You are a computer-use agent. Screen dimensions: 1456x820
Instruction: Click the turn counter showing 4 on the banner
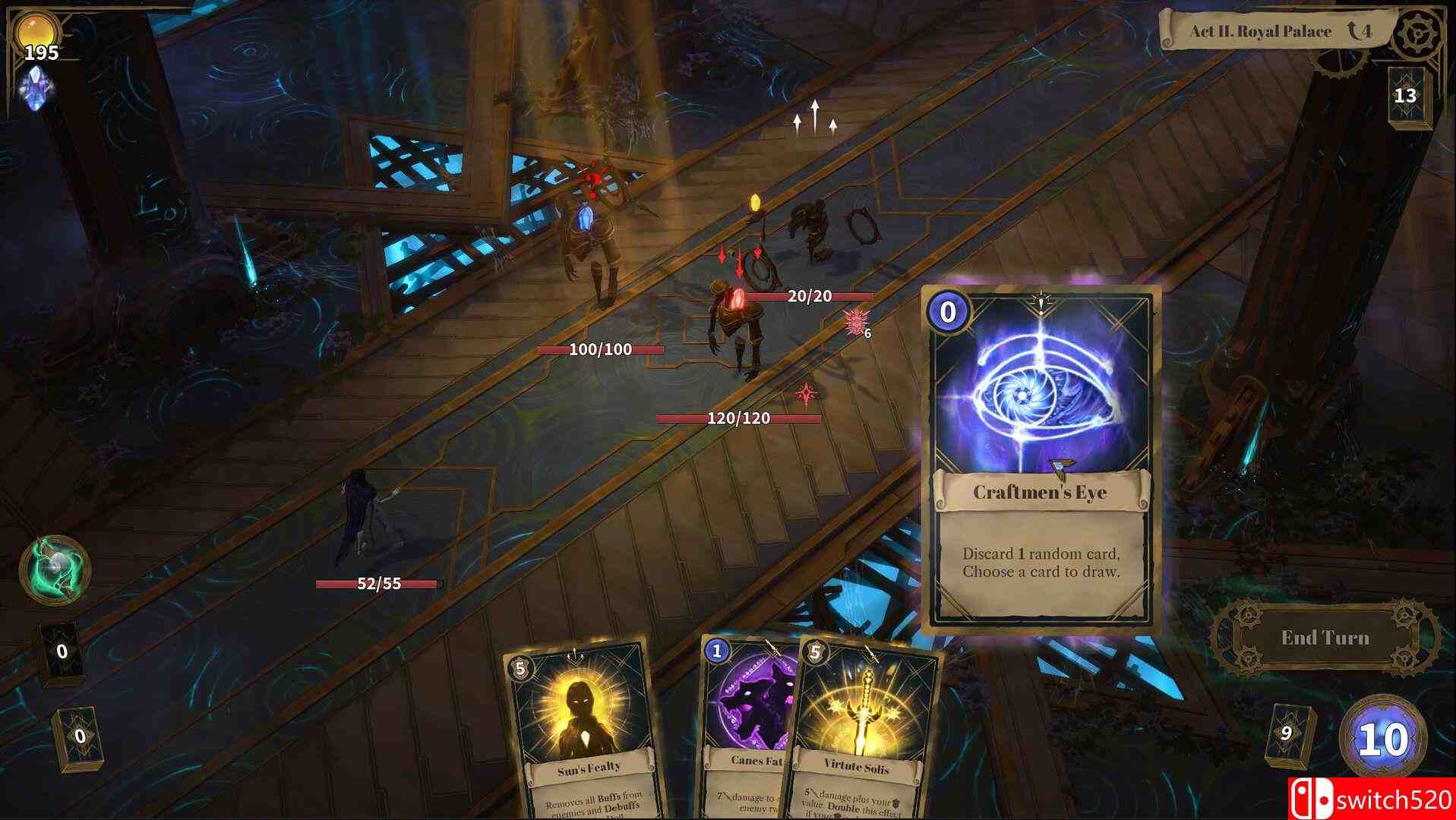click(x=1360, y=31)
